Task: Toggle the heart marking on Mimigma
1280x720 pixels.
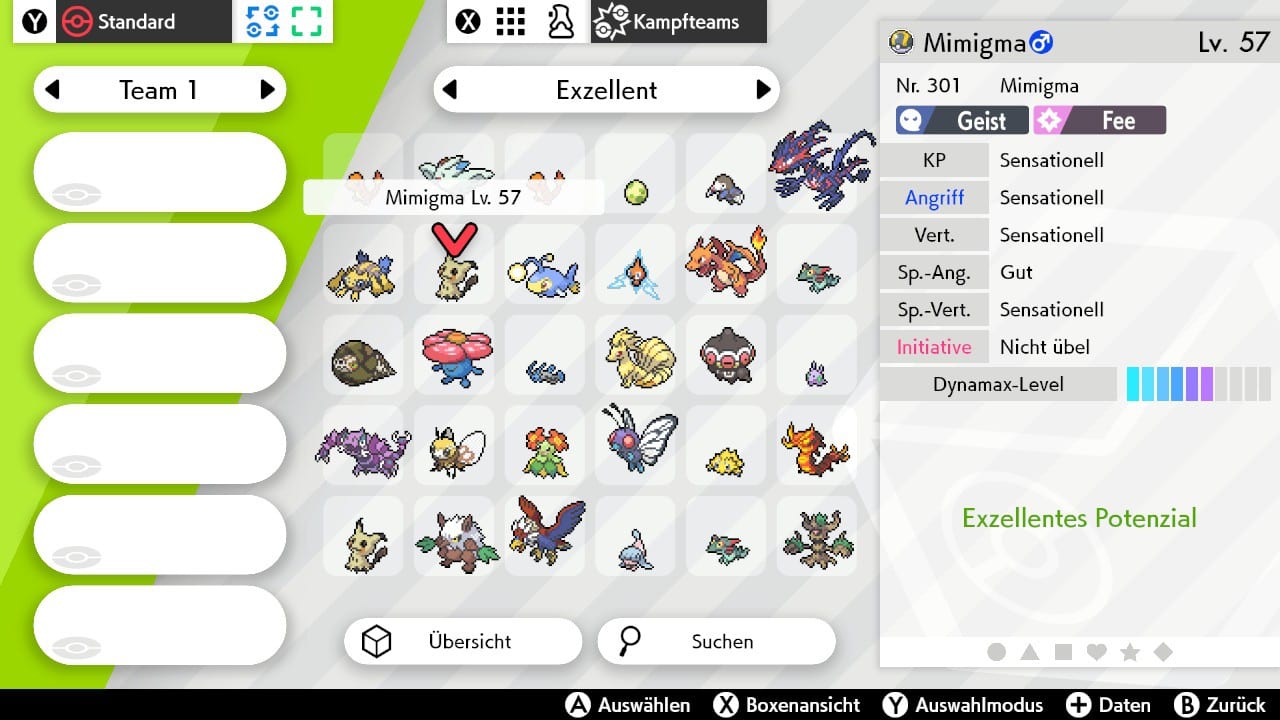Action: pos(1097,652)
